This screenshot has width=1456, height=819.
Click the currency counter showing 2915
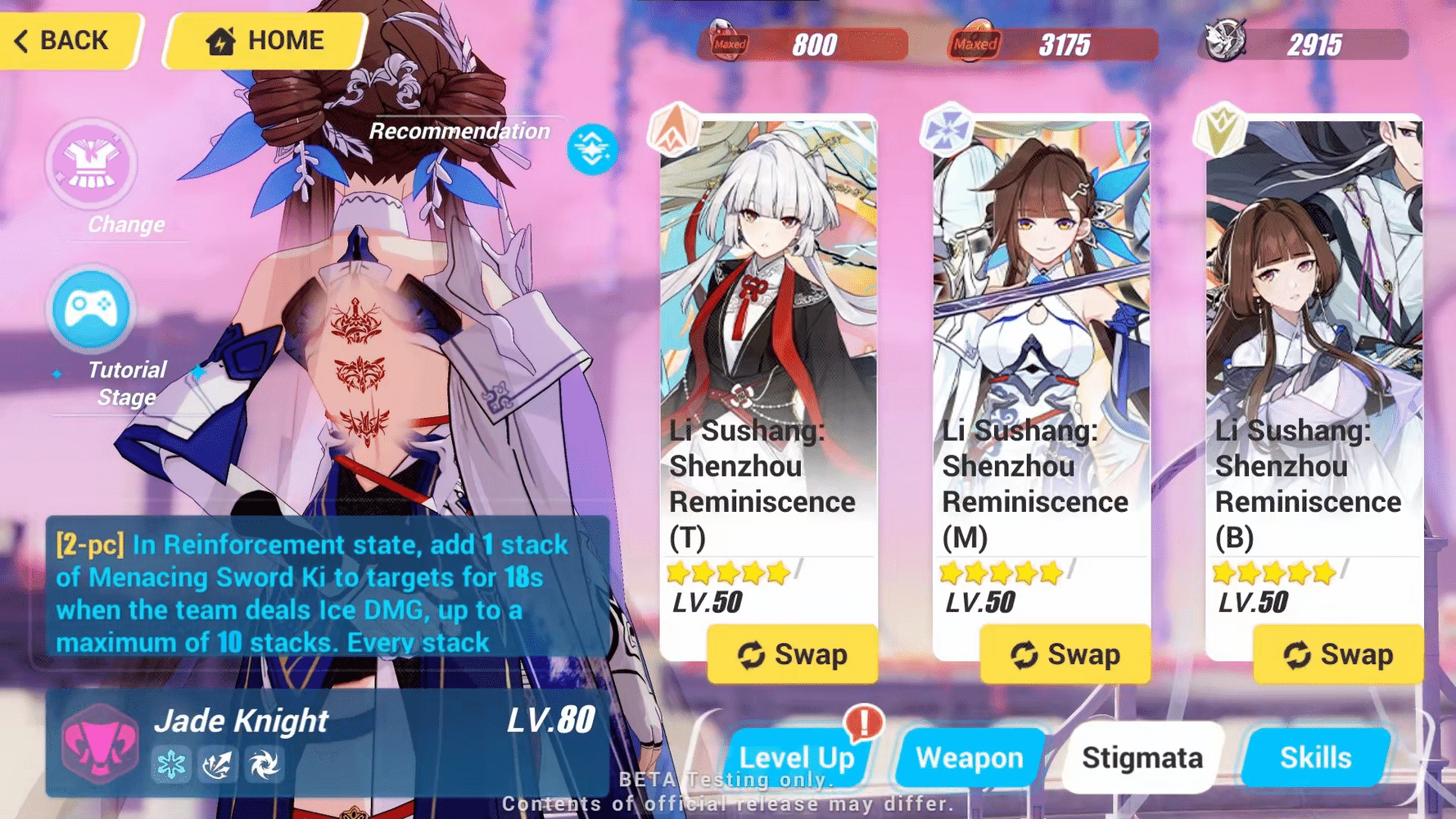click(x=1310, y=44)
